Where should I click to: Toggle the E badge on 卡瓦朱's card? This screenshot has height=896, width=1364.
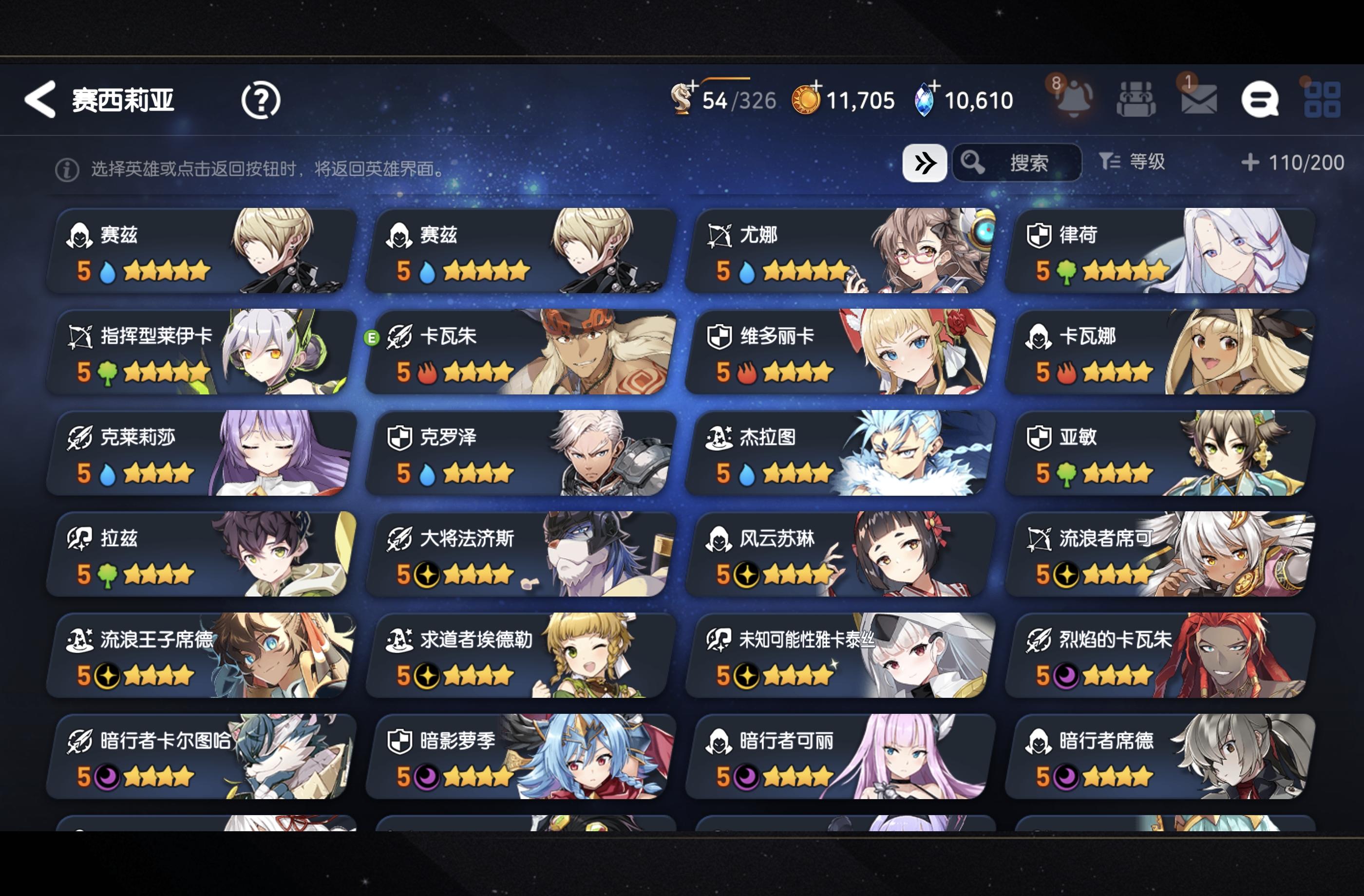(373, 338)
